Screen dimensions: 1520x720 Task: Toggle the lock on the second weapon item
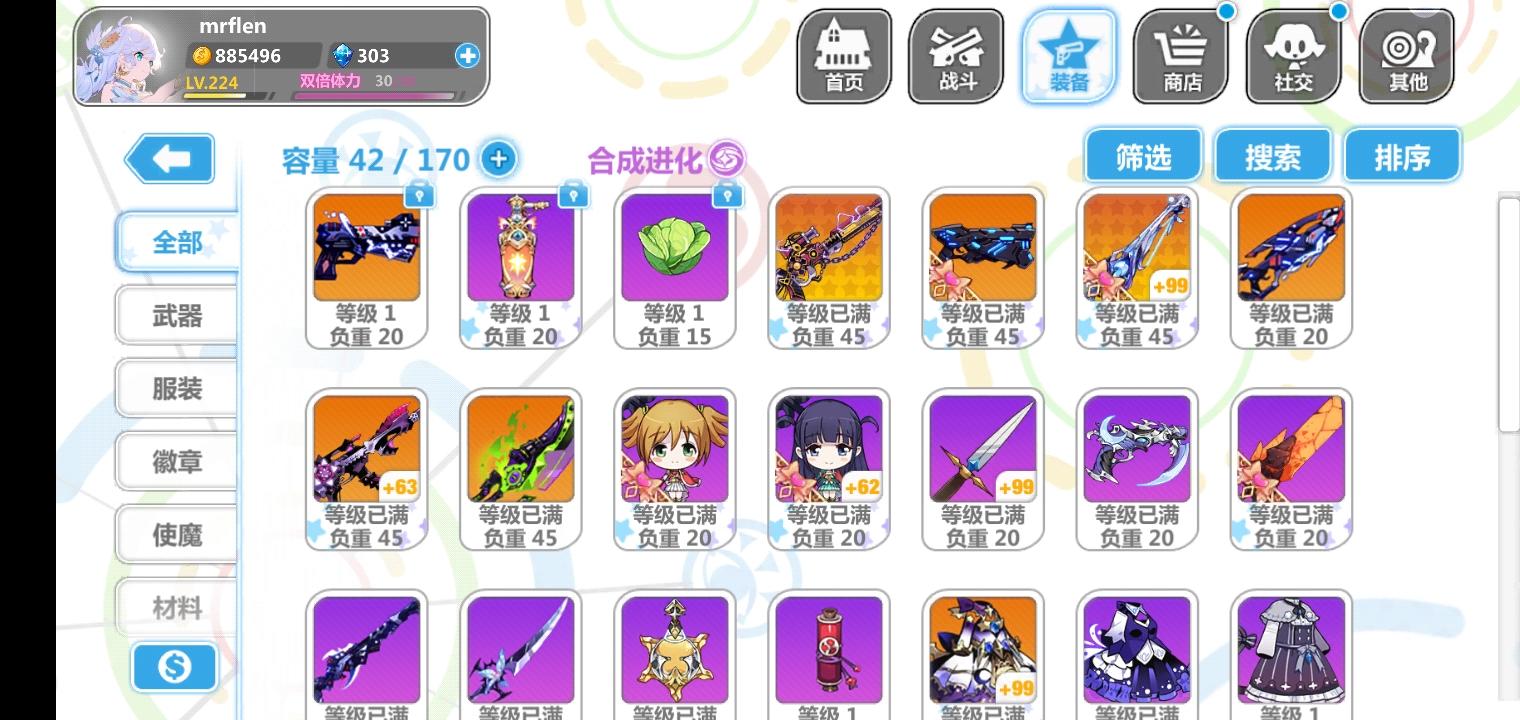click(x=573, y=192)
